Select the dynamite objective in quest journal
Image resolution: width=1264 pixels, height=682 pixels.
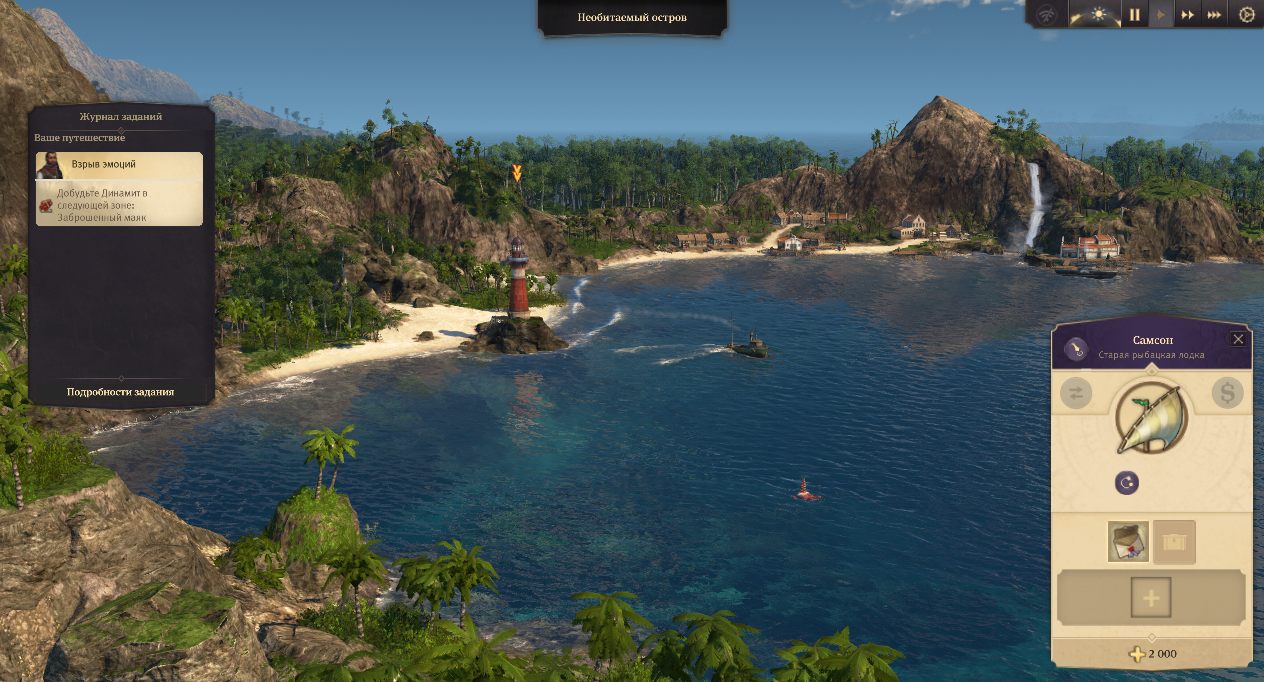point(120,203)
